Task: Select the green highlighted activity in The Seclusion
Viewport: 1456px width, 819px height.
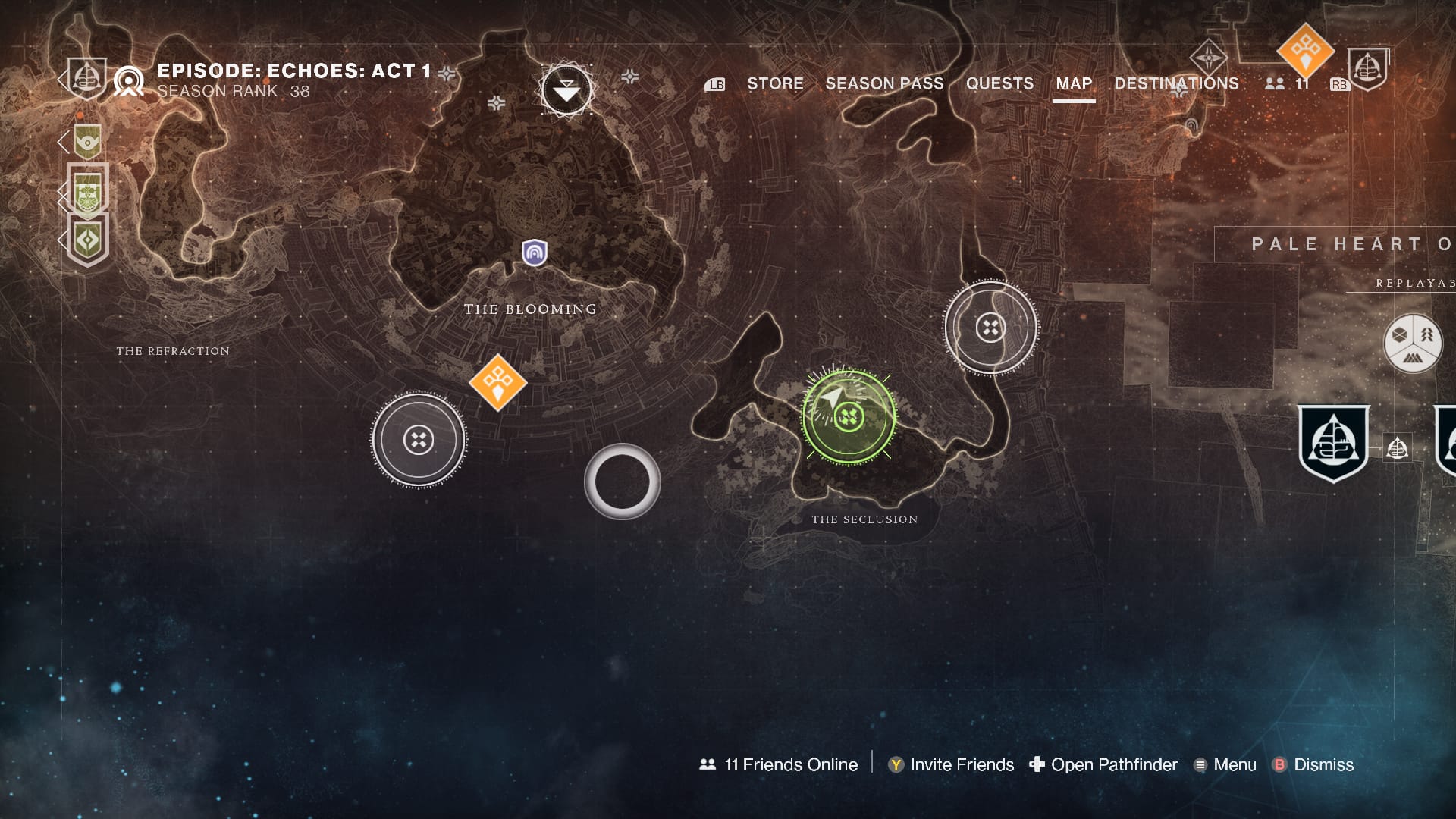Action: click(849, 416)
